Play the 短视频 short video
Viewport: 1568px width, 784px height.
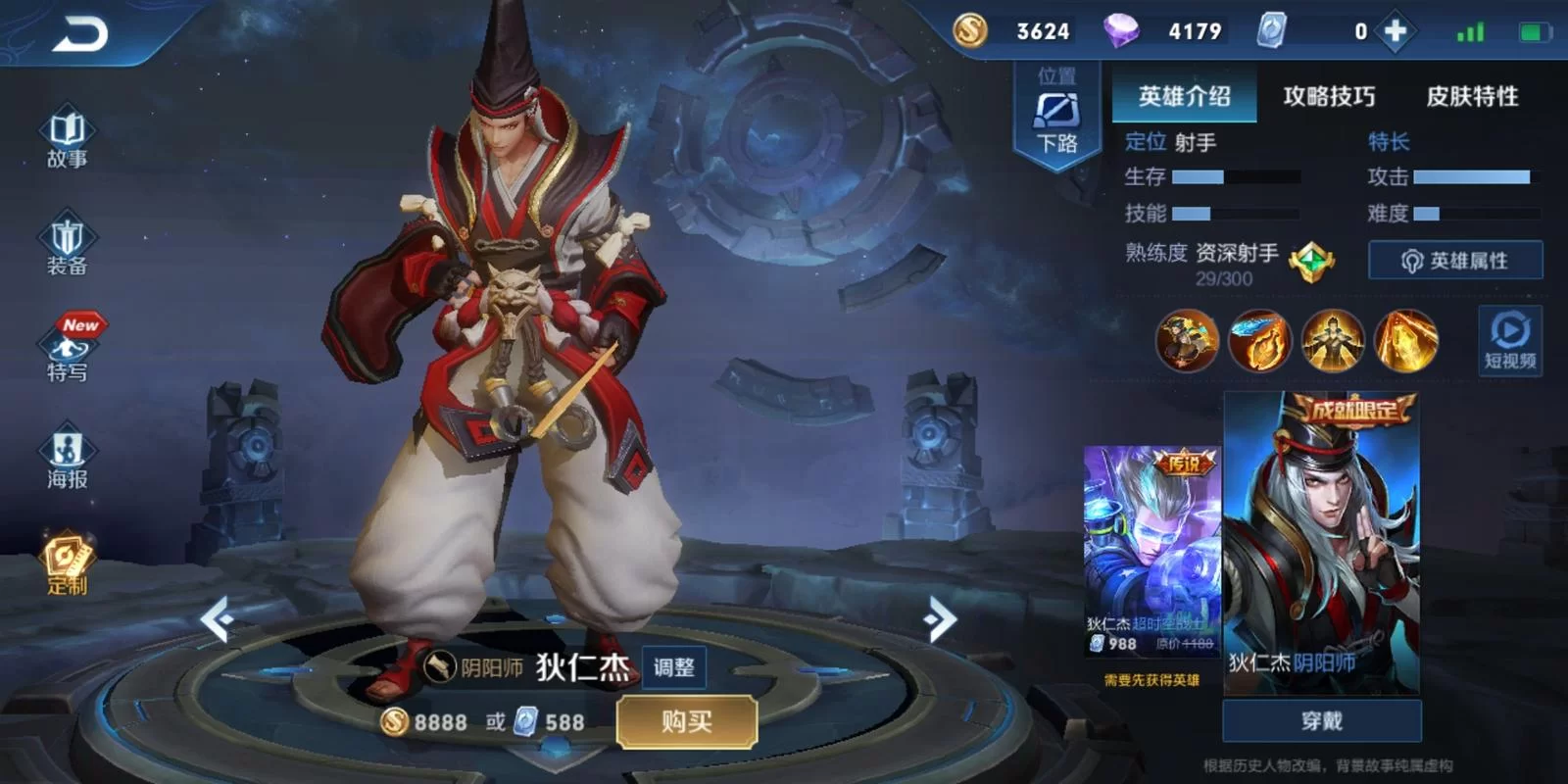coord(1512,343)
